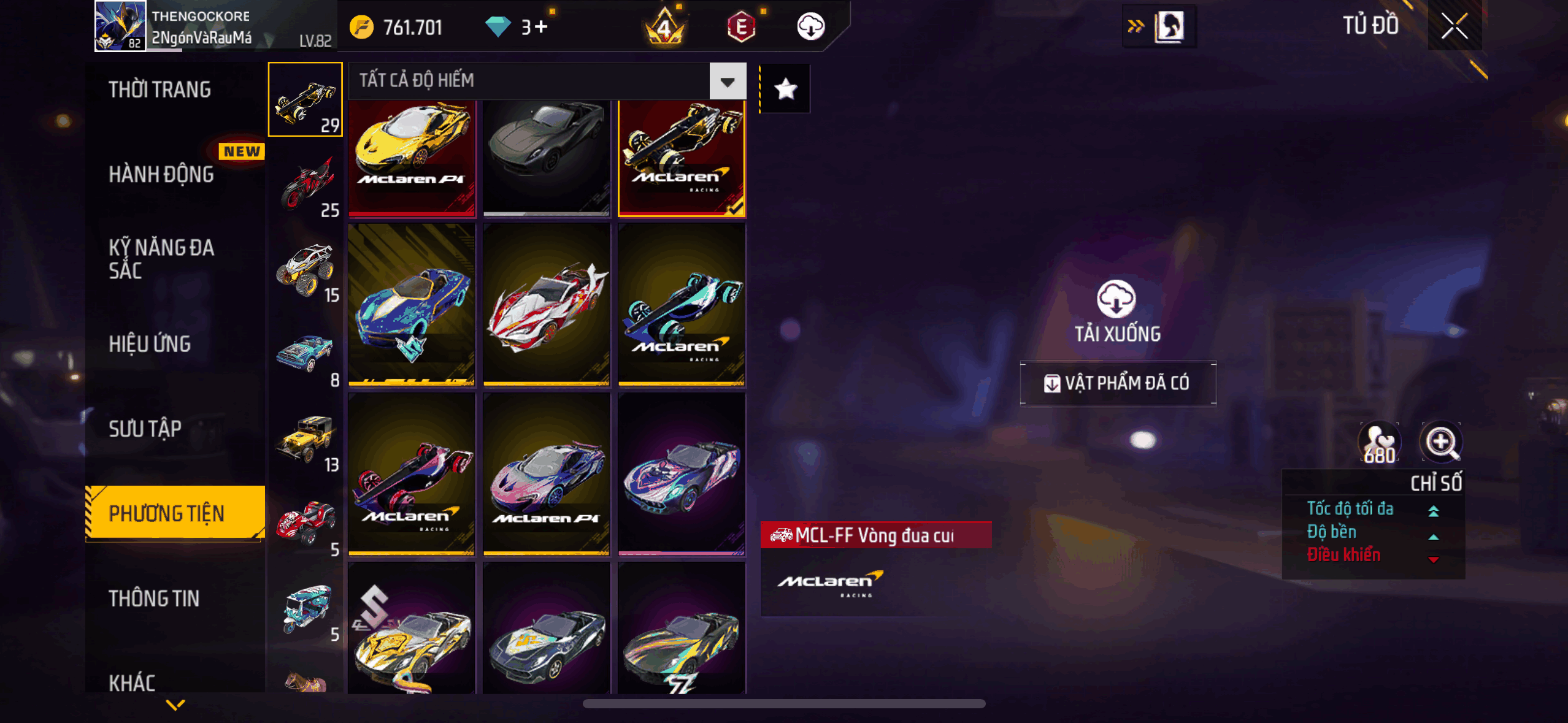
Task: Choose the red-and-white sports car skin
Action: tap(547, 305)
